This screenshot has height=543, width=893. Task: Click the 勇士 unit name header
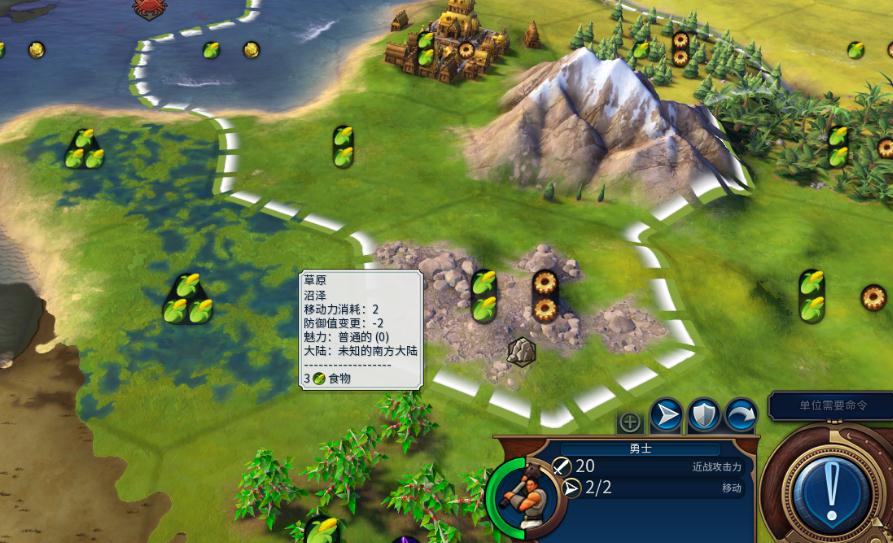point(640,449)
